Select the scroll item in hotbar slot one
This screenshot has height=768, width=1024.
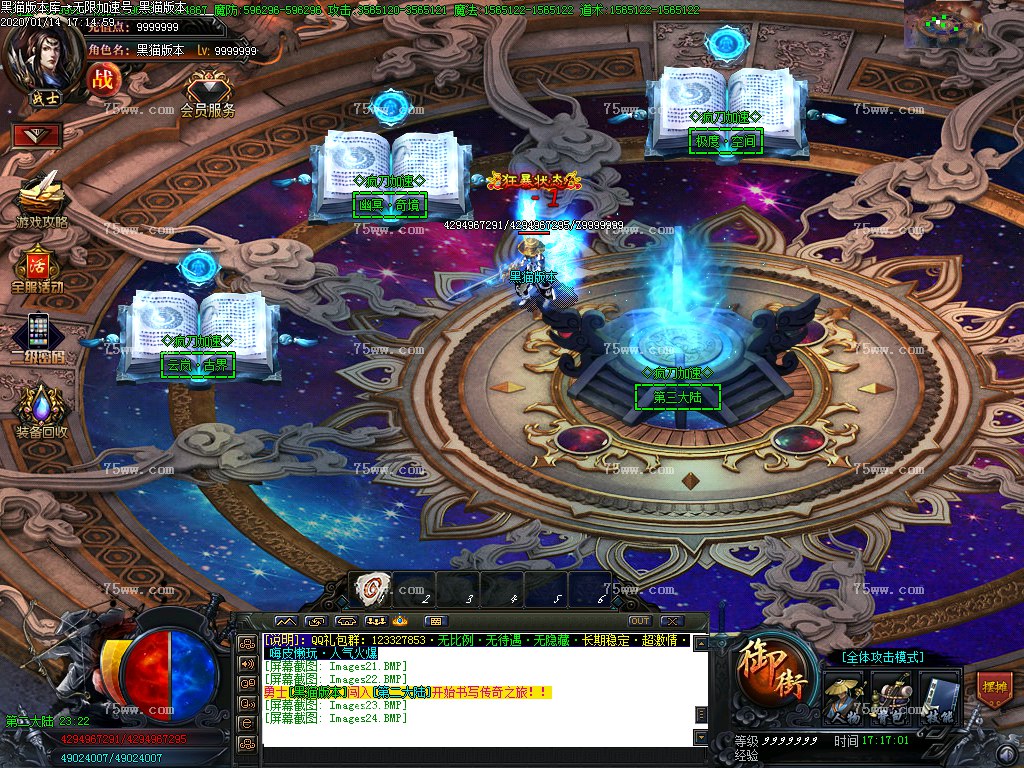click(372, 588)
